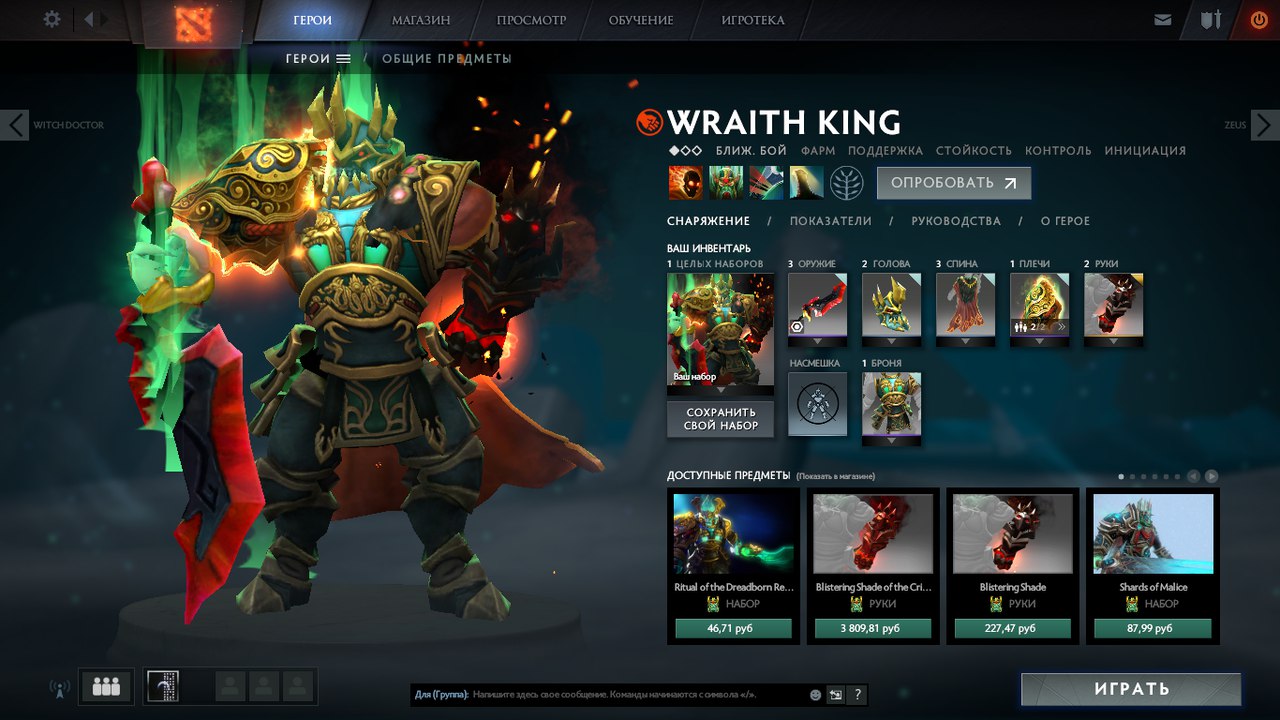
Task: Open the ИГРОТЕКА arcade tab
Action: 753,20
